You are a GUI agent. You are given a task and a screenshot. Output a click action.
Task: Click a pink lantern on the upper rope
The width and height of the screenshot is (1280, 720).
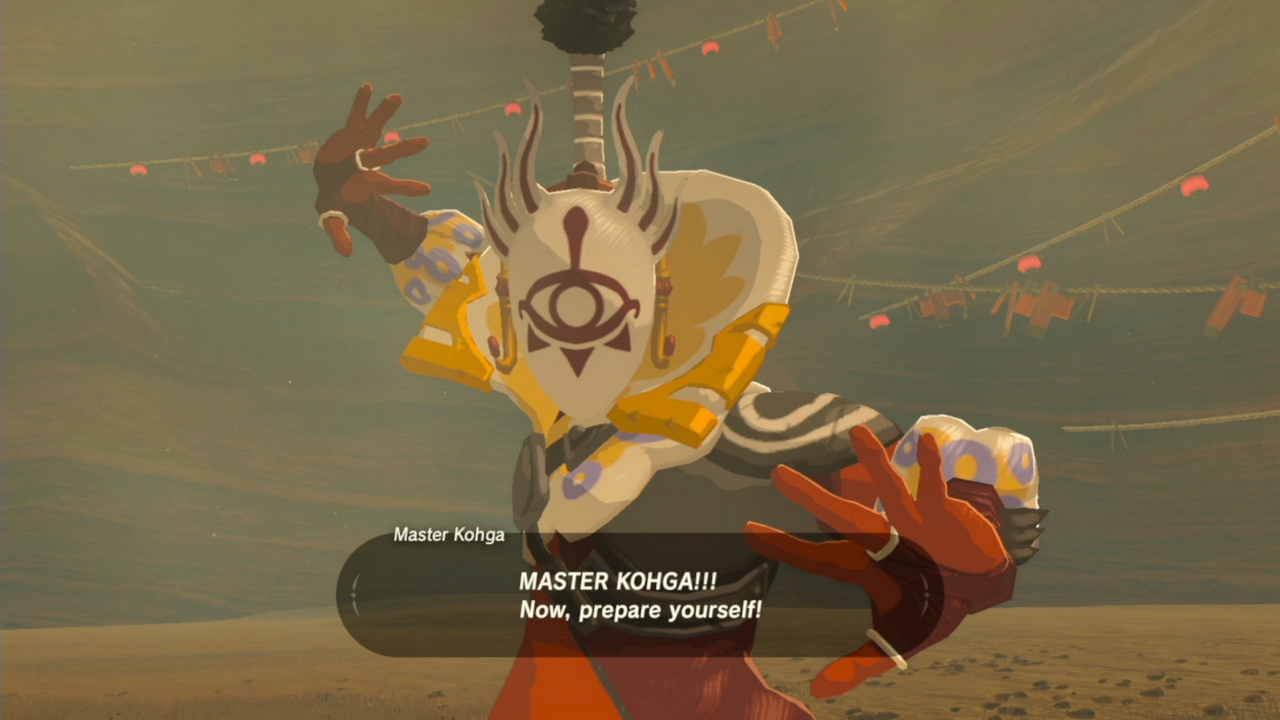(255, 160)
